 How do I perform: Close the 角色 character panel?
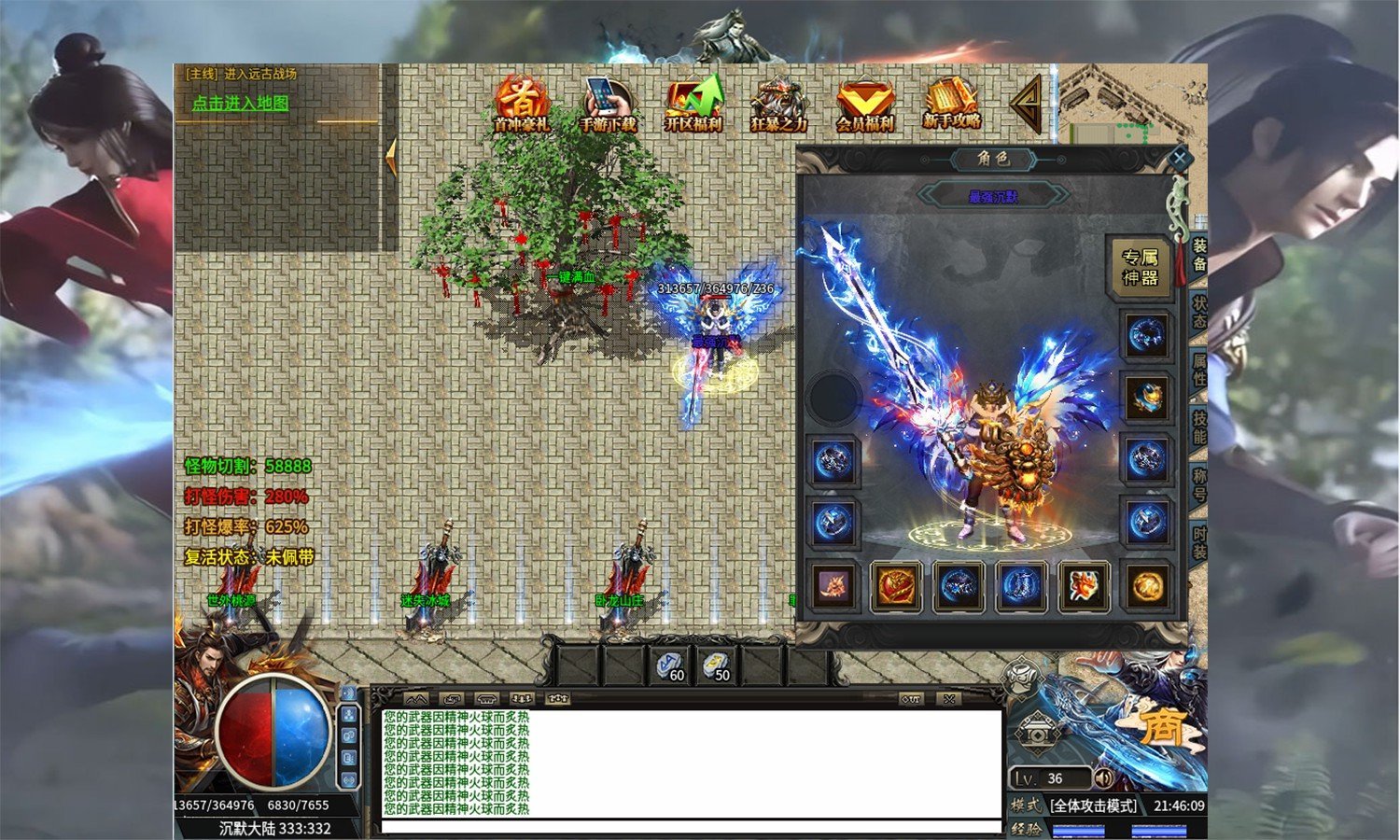[x=1179, y=159]
